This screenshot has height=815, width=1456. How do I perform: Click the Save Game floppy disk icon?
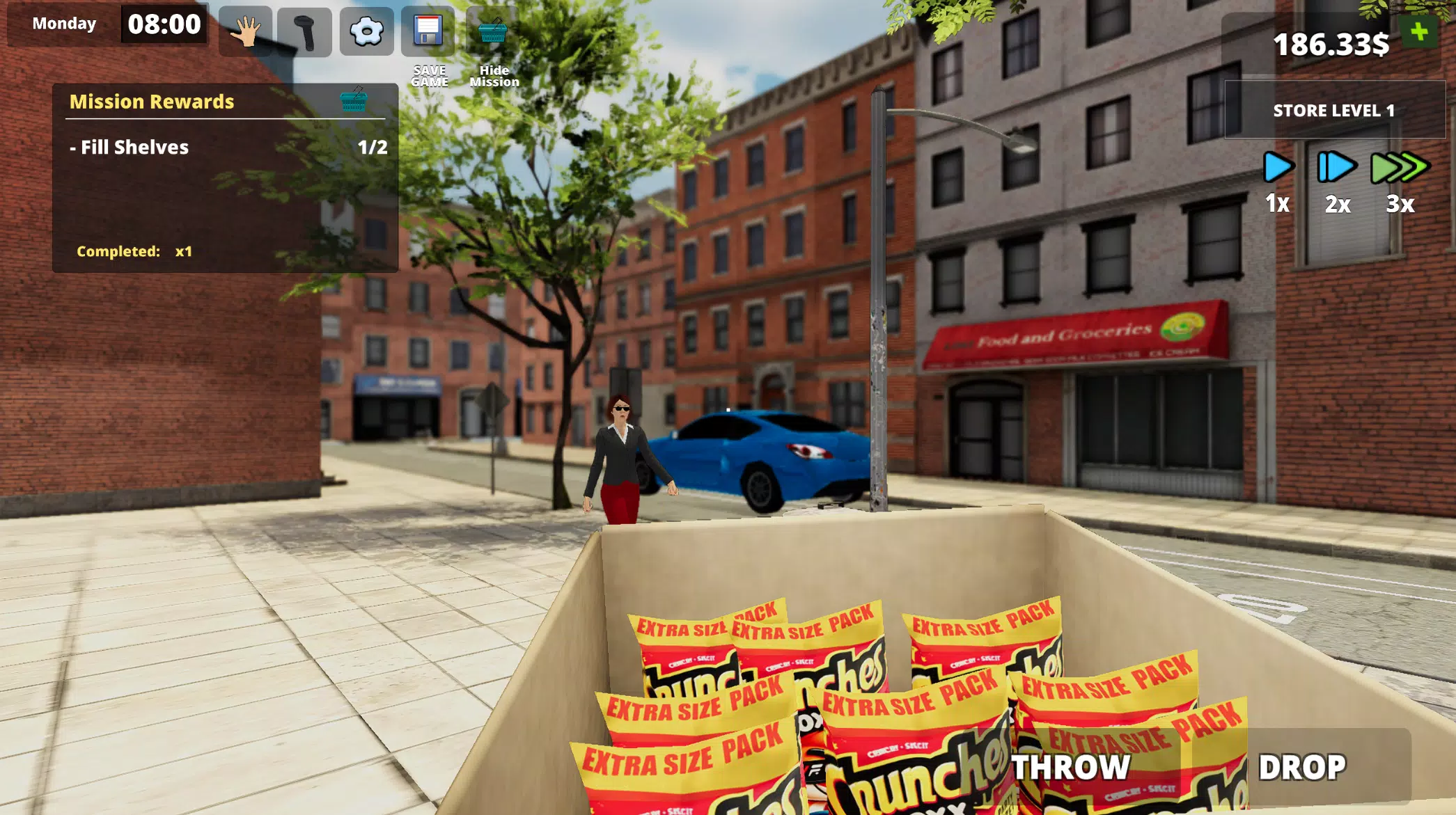click(x=429, y=33)
